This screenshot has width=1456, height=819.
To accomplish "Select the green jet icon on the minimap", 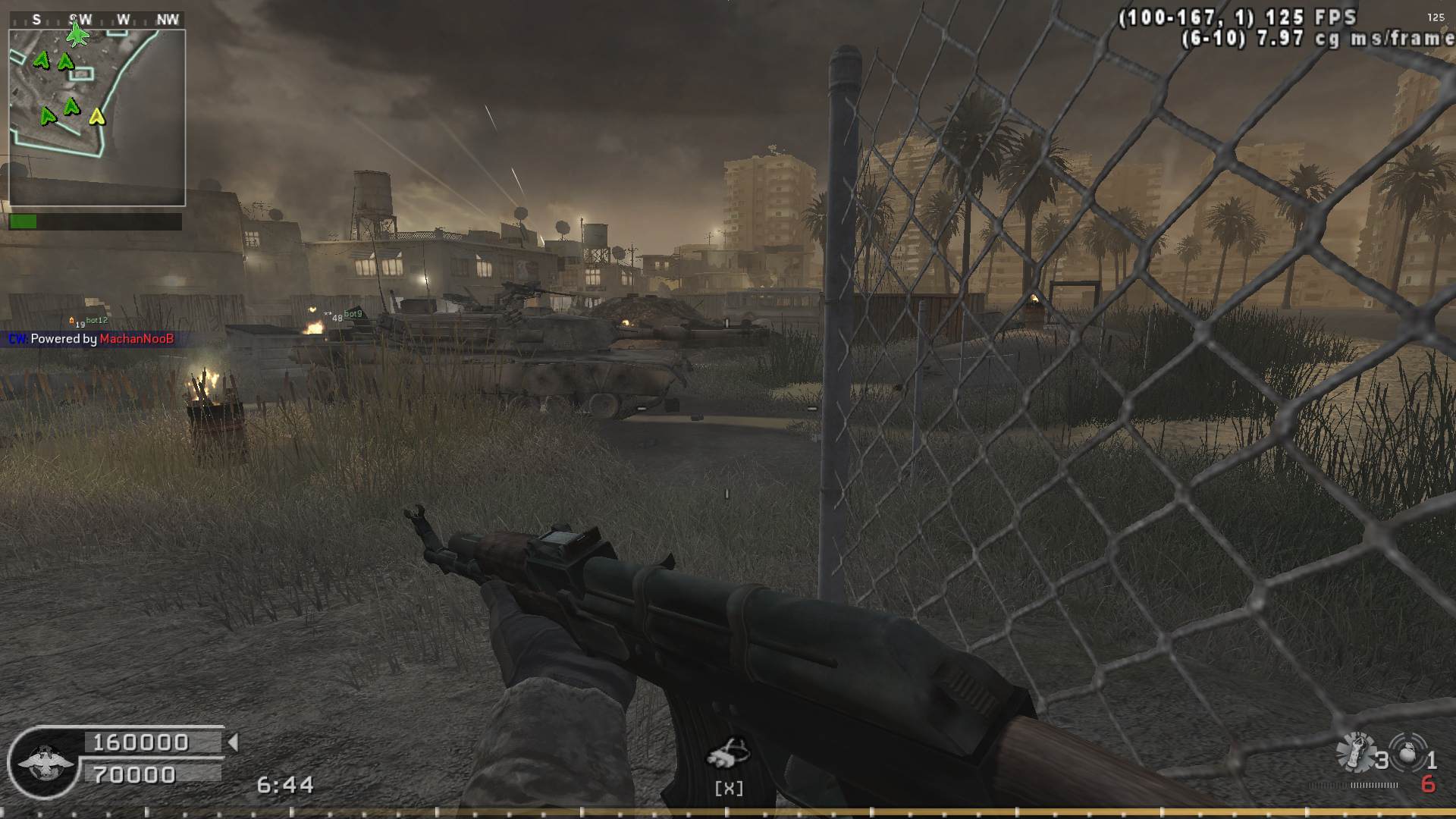I will [x=77, y=34].
